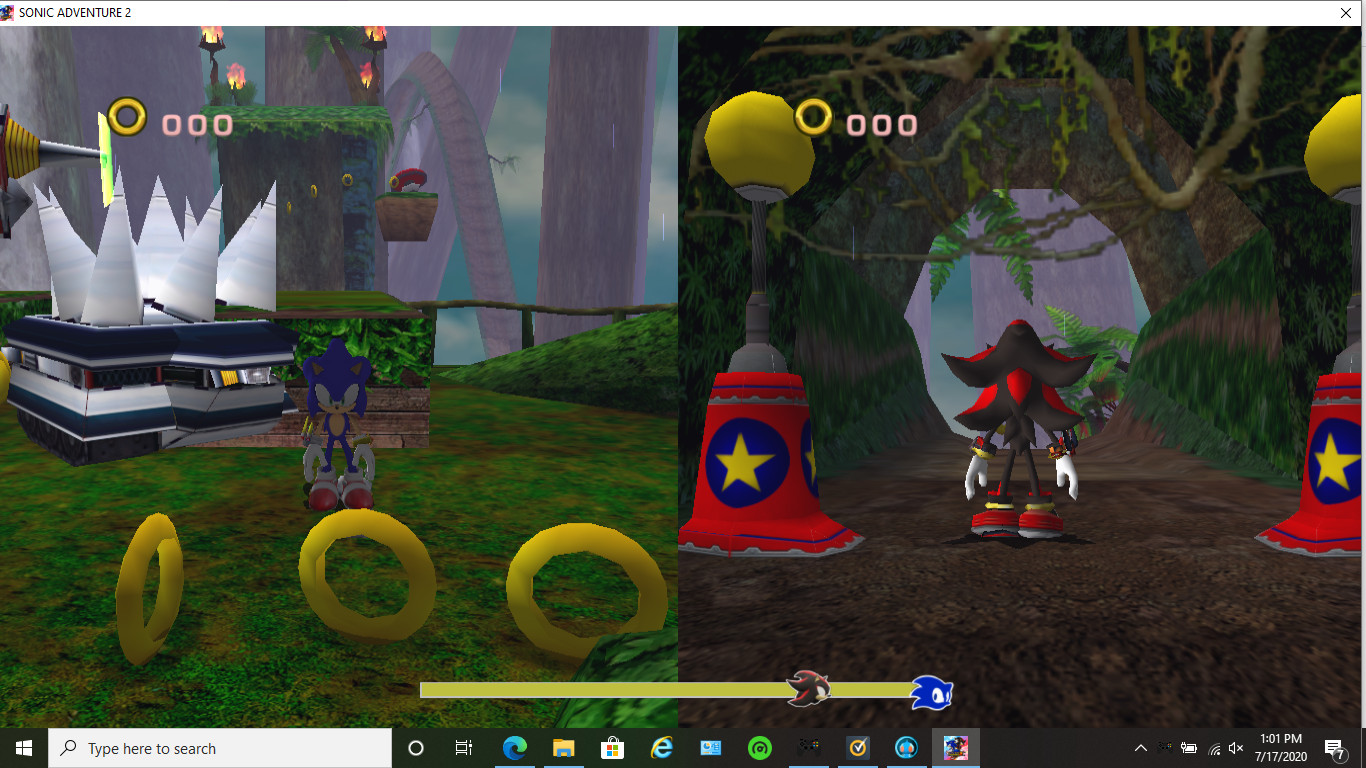
Task: Open Task View from the taskbar
Action: point(464,748)
